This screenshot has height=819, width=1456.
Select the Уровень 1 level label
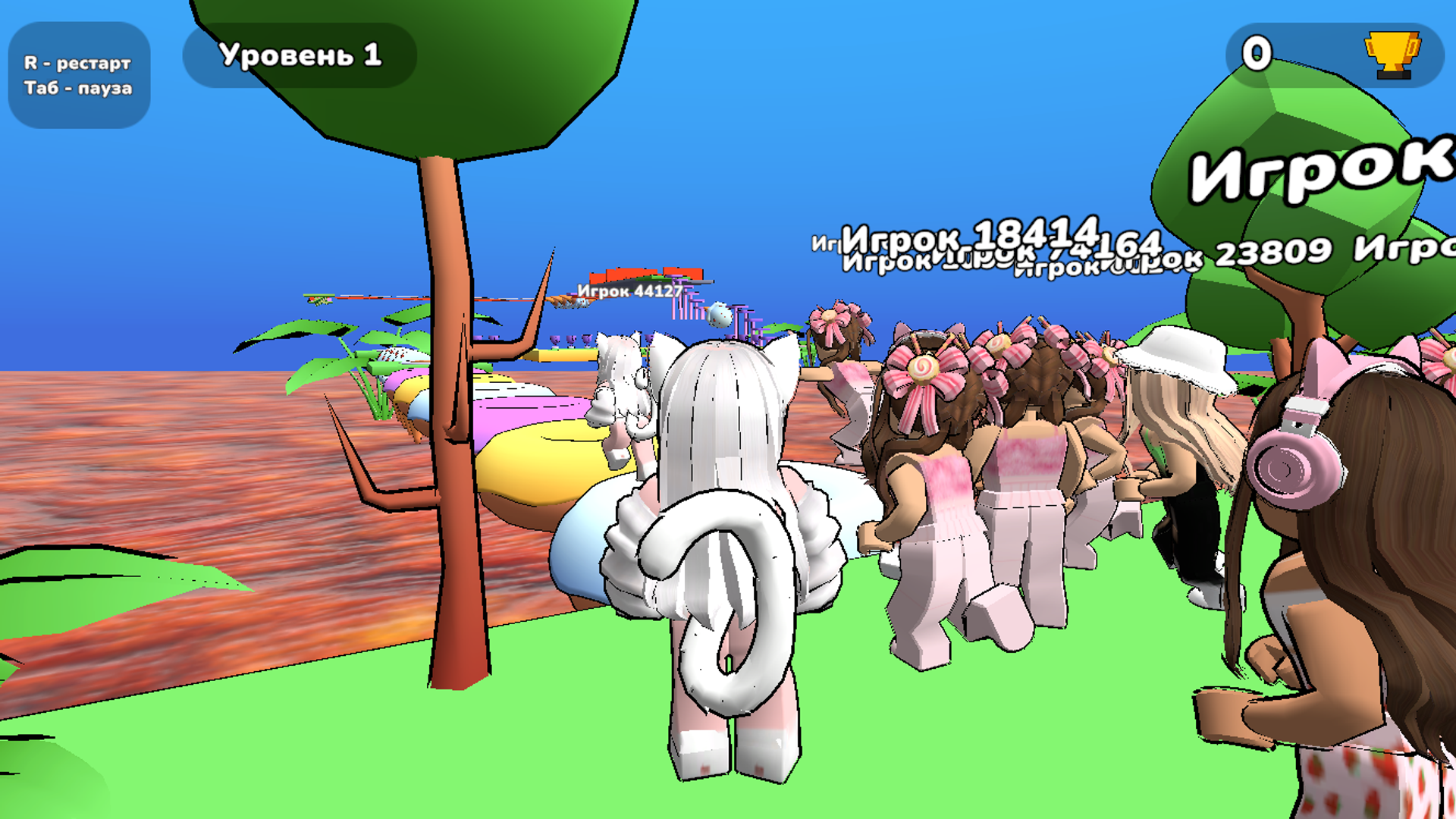300,55
